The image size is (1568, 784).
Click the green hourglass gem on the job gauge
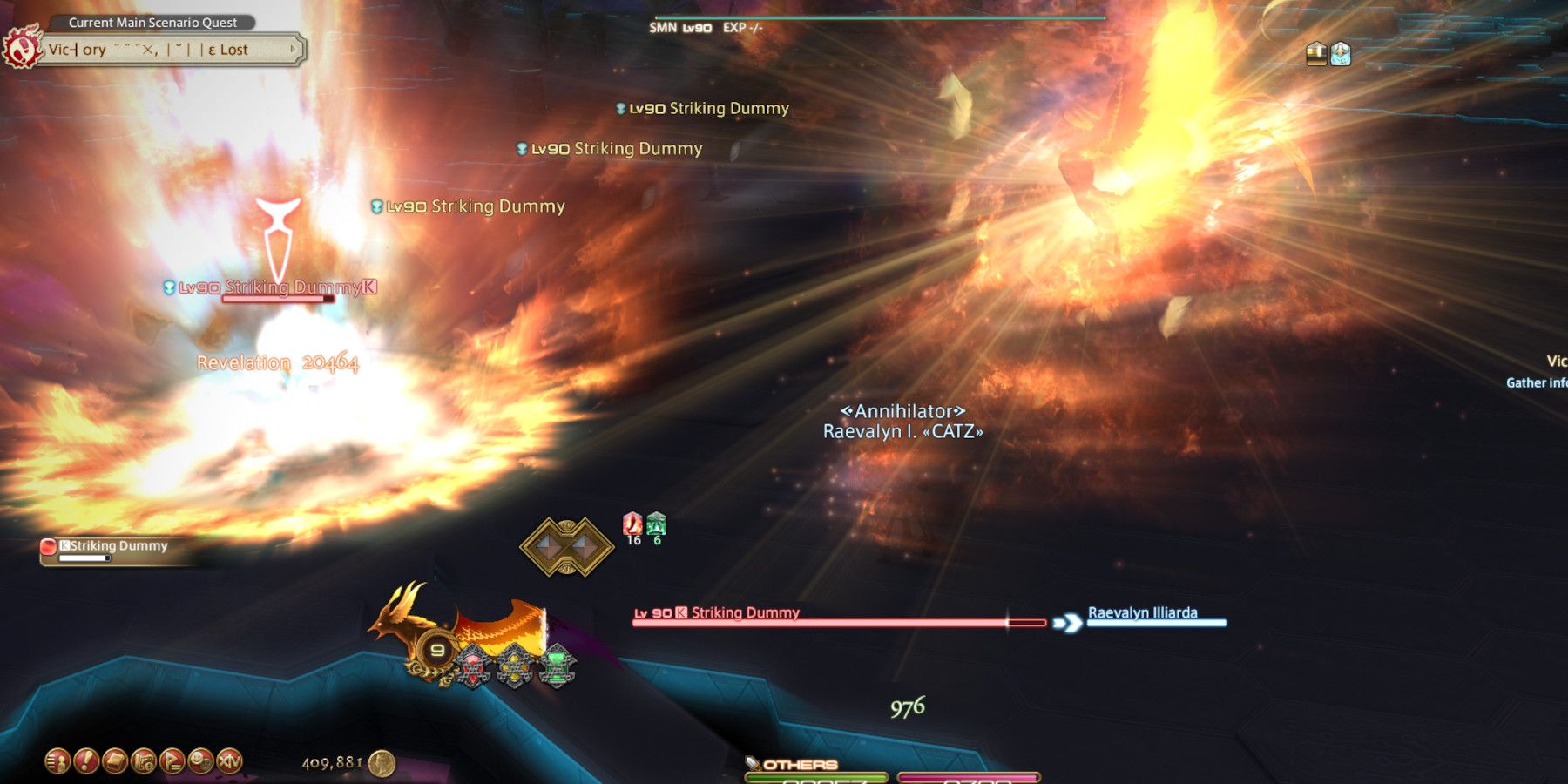pos(558,665)
